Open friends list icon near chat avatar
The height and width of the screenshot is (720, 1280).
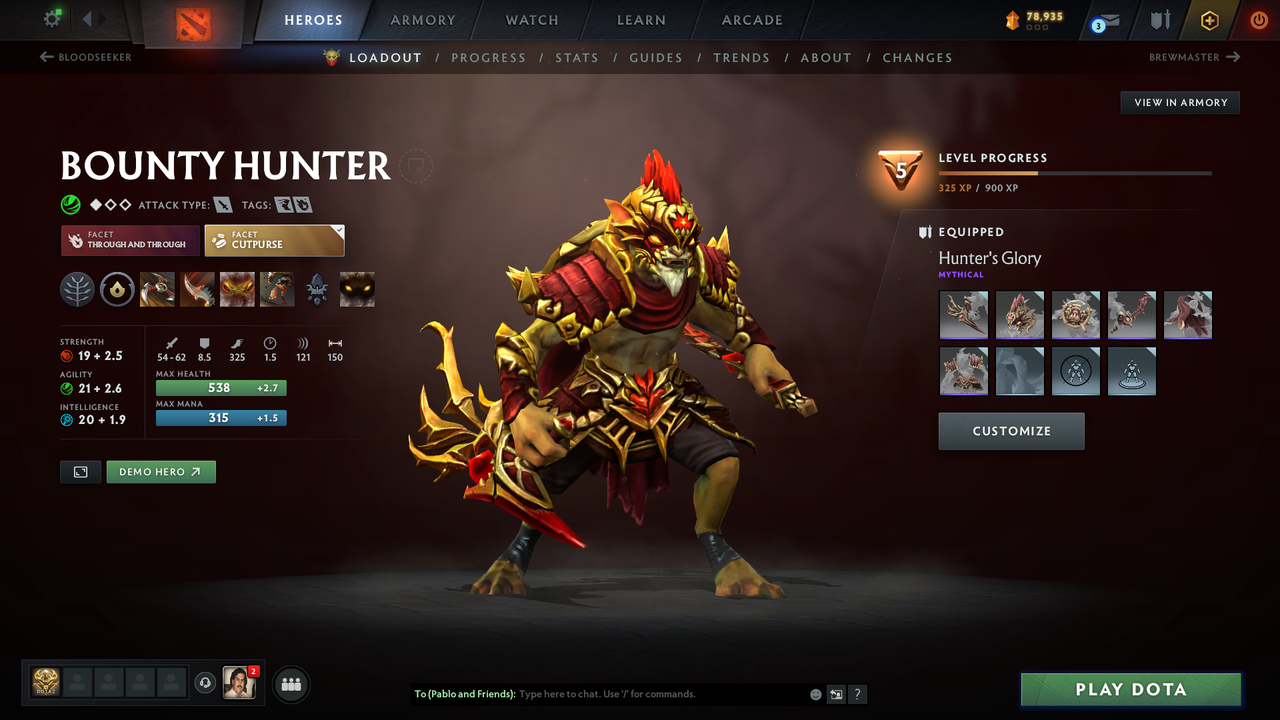(289, 683)
